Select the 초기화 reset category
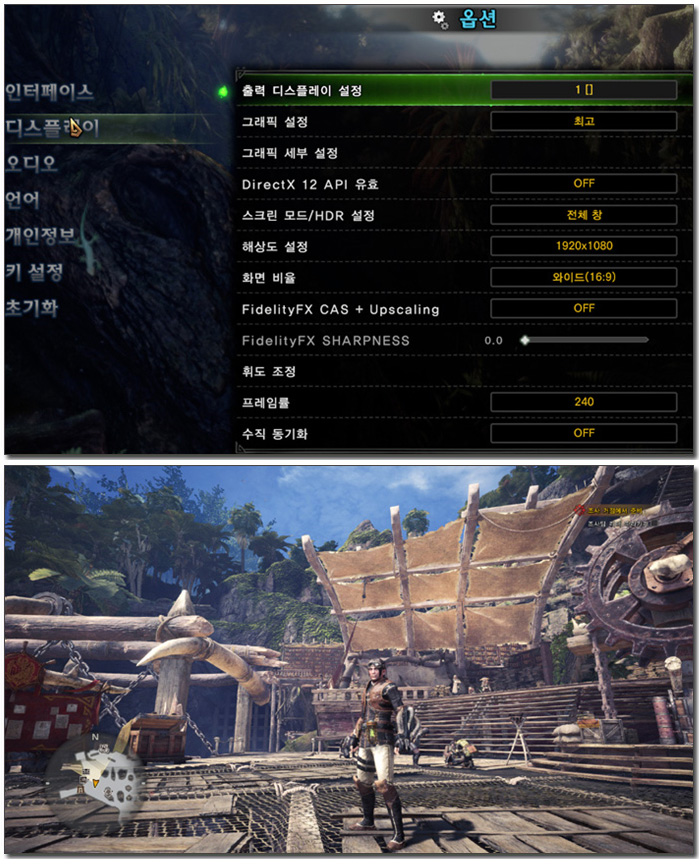 point(32,307)
